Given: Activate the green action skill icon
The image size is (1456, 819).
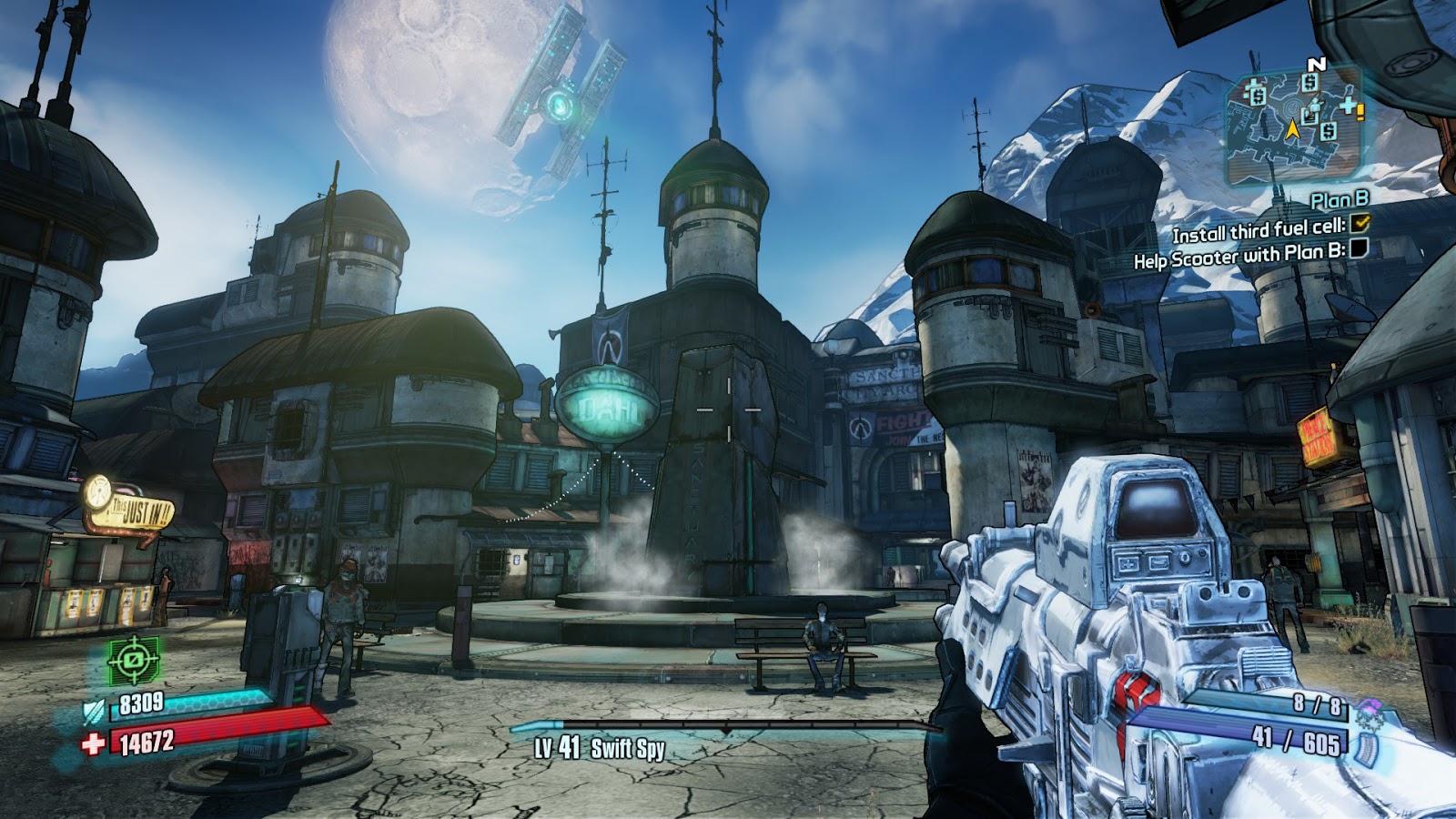Looking at the screenshot, I should tap(134, 659).
